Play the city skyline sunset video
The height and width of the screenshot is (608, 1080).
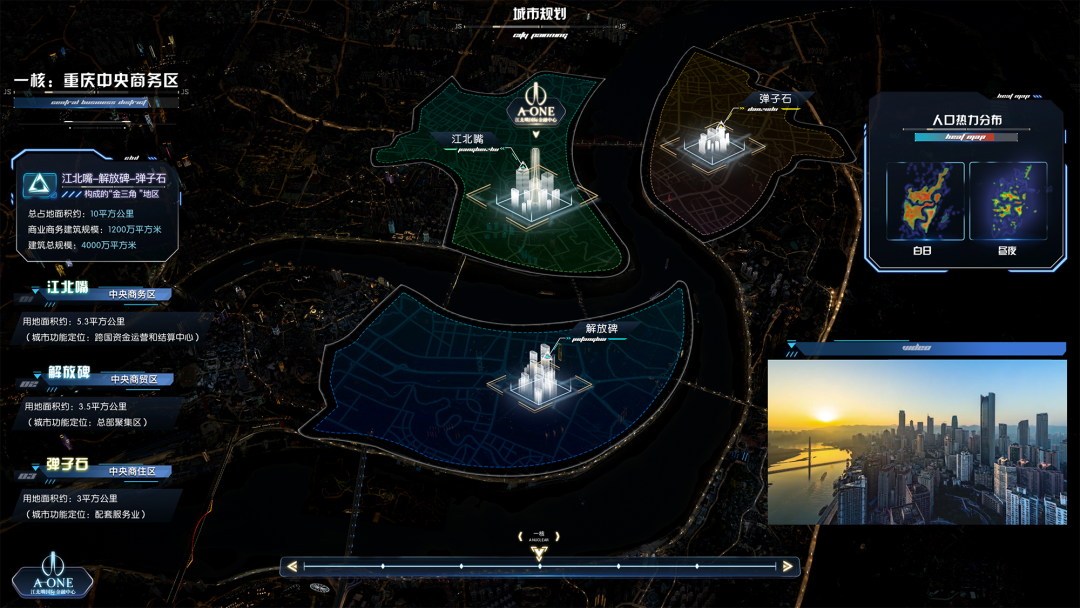[917, 442]
